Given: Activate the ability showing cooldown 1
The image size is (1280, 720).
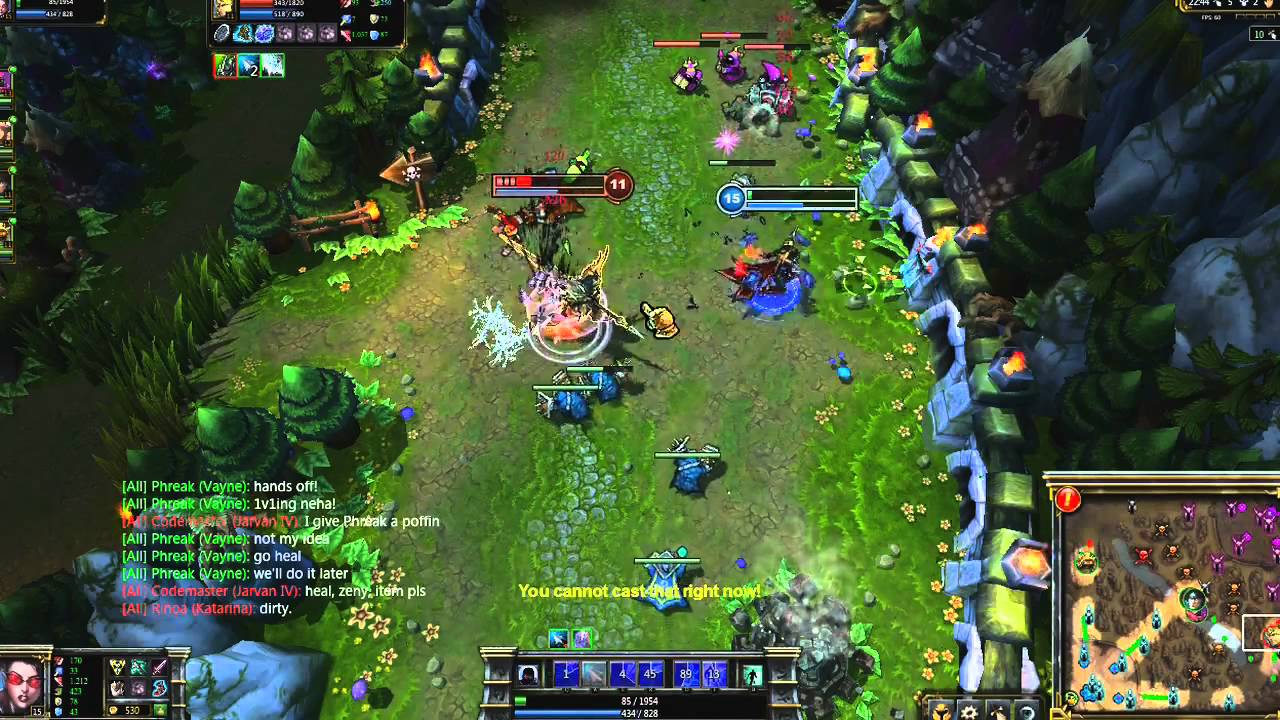Looking at the screenshot, I should point(566,674).
